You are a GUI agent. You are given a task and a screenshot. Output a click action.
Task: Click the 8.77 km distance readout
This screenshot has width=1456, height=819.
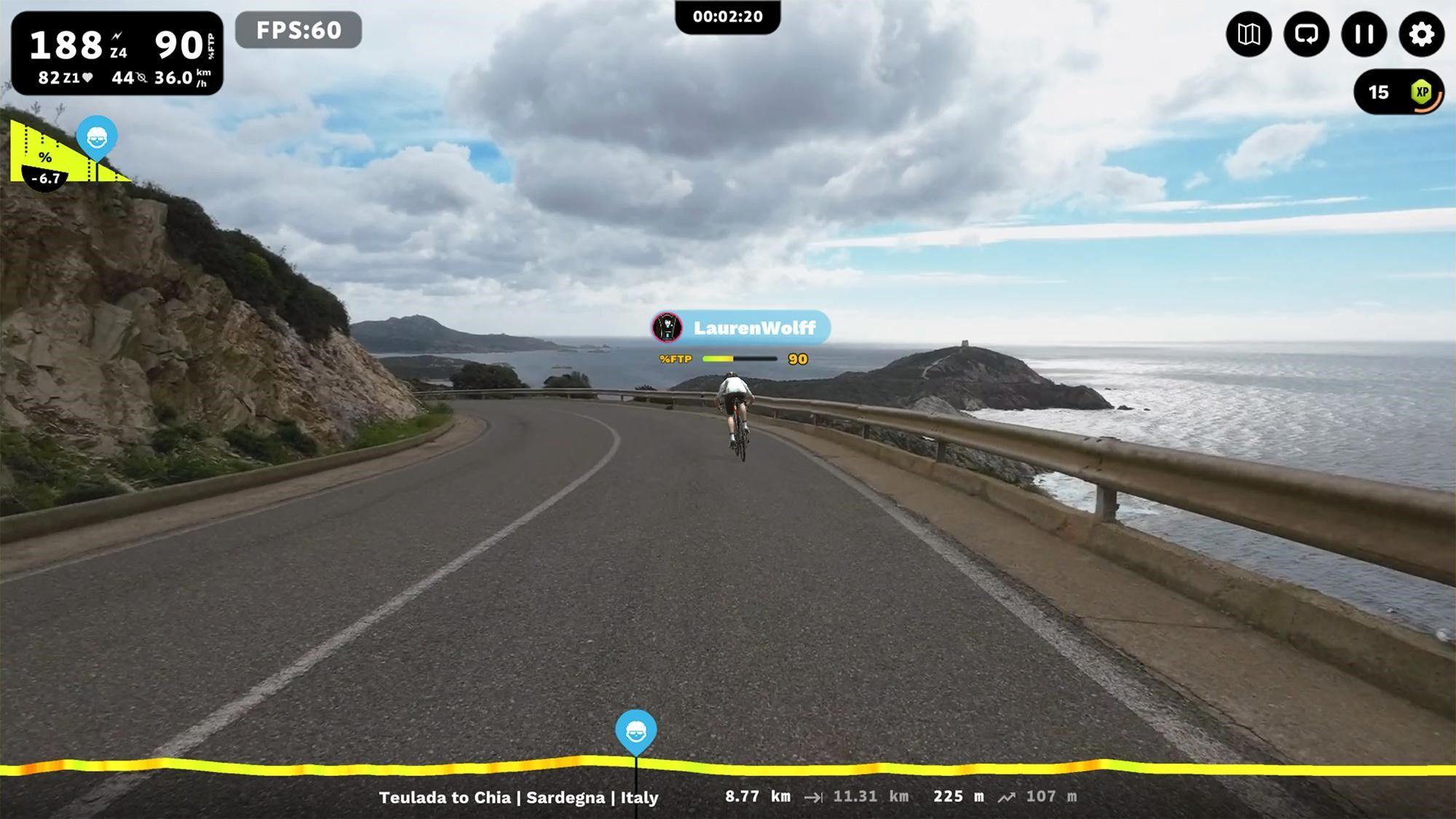[x=756, y=797]
